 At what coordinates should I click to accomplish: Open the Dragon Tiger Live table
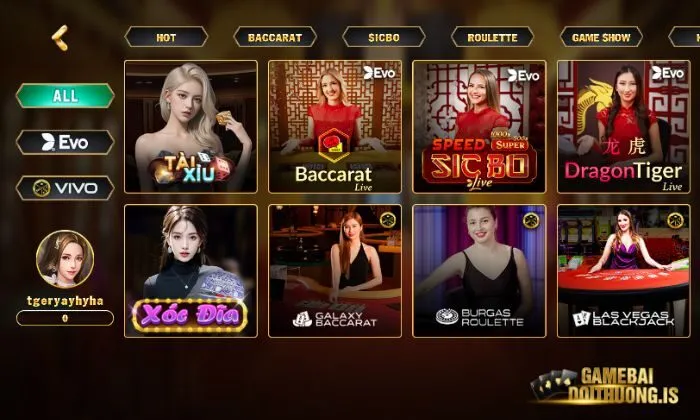pos(623,126)
